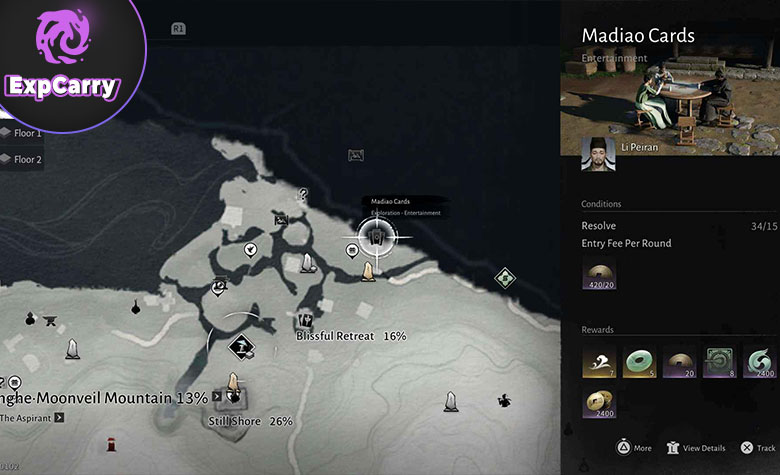The height and width of the screenshot is (475, 780).
Task: Select the Madiao Cards map marker
Action: click(375, 236)
